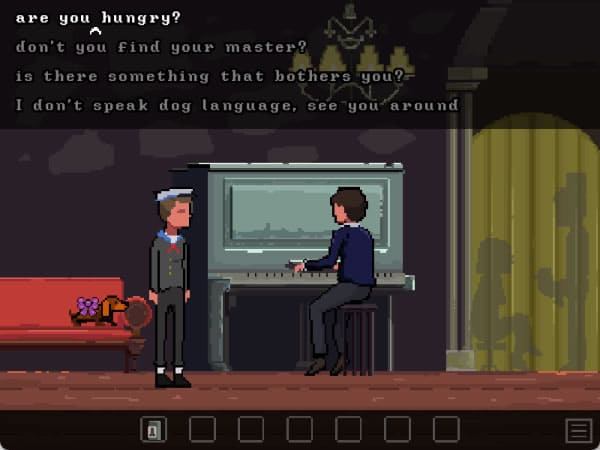Select the item in the first inventory slot
This screenshot has height=450, width=600.
click(154, 430)
